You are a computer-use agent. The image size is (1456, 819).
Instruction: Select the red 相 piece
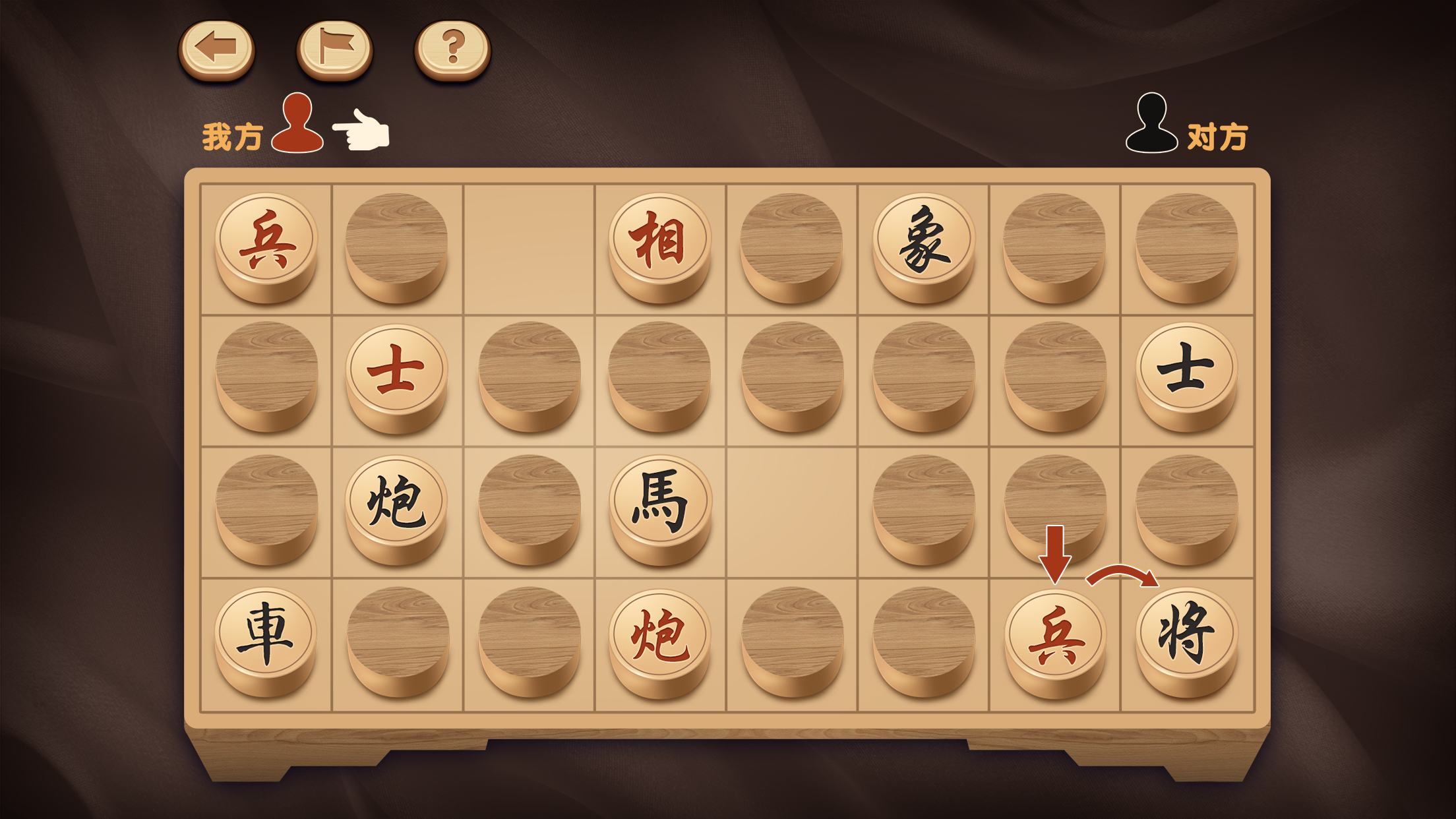659,240
